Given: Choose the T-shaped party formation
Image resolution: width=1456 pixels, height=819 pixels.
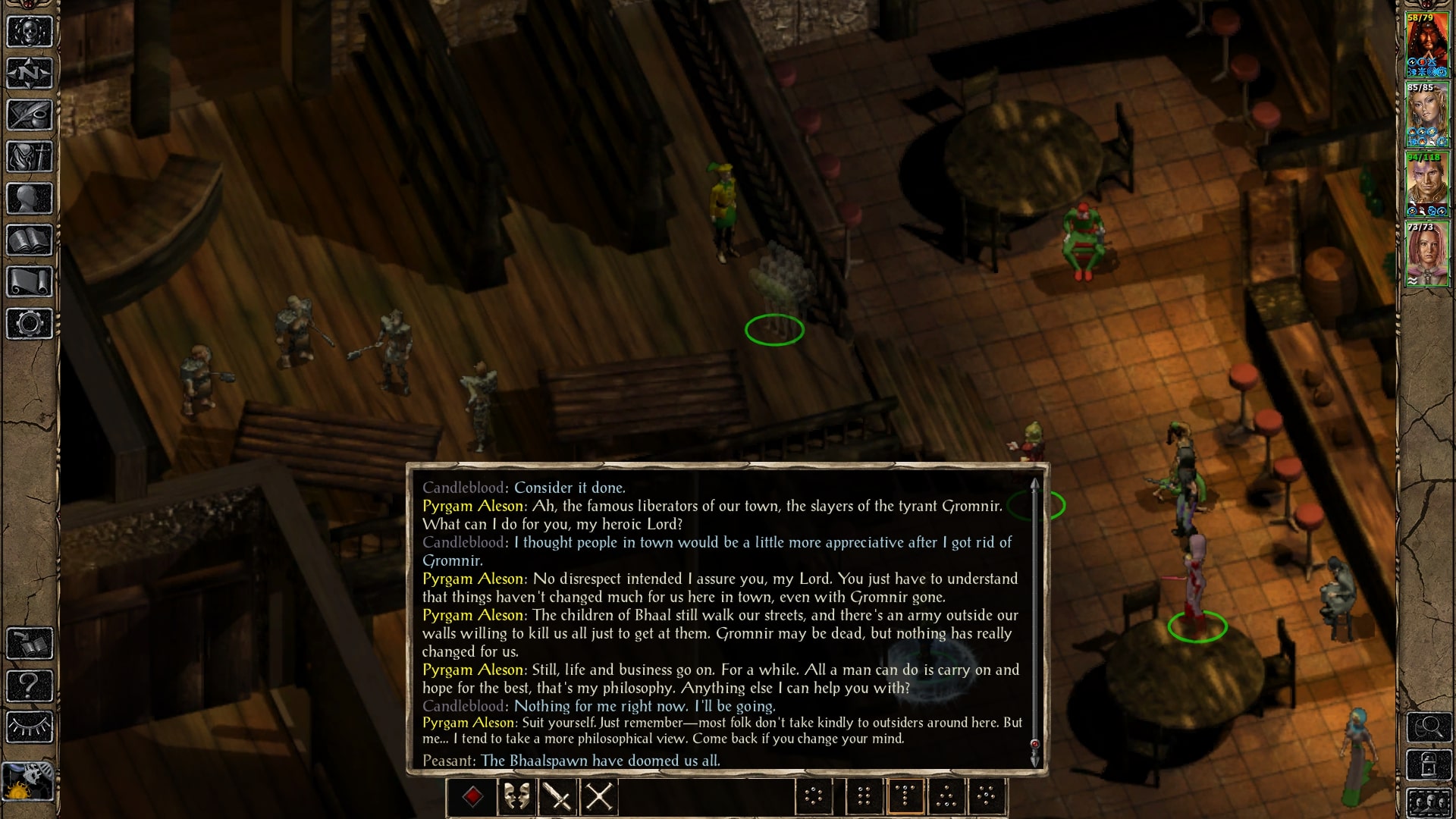Looking at the screenshot, I should pos(905,796).
